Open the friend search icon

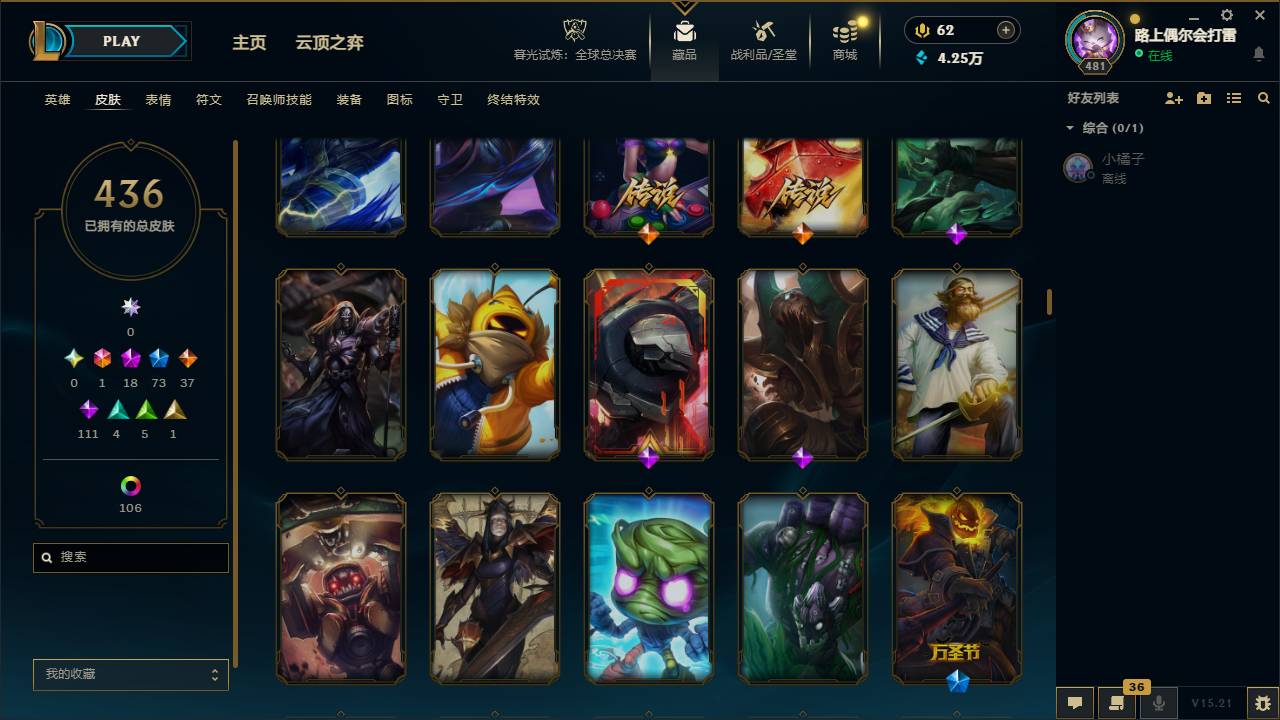point(1263,98)
